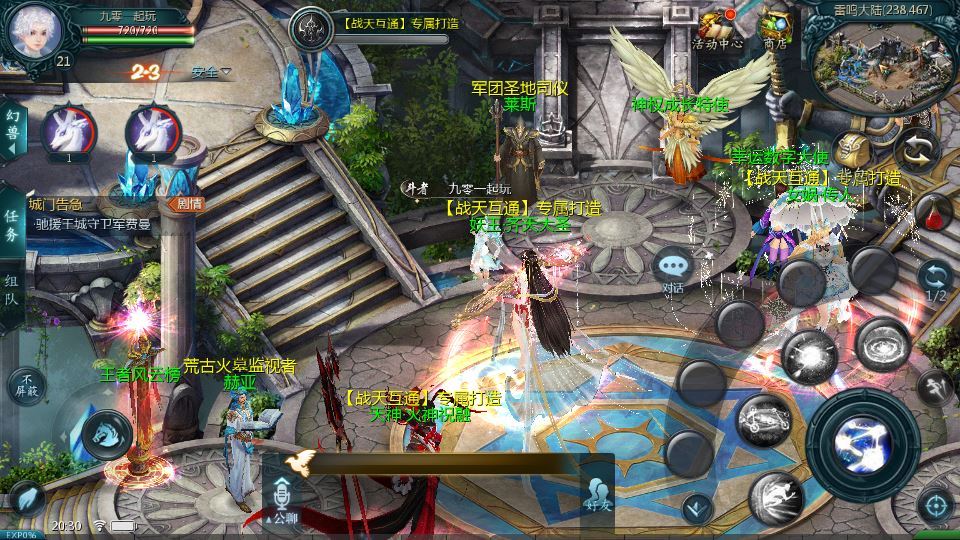Summon mount with the horse-head icon
The image size is (960, 540).
pyautogui.click(x=107, y=432)
